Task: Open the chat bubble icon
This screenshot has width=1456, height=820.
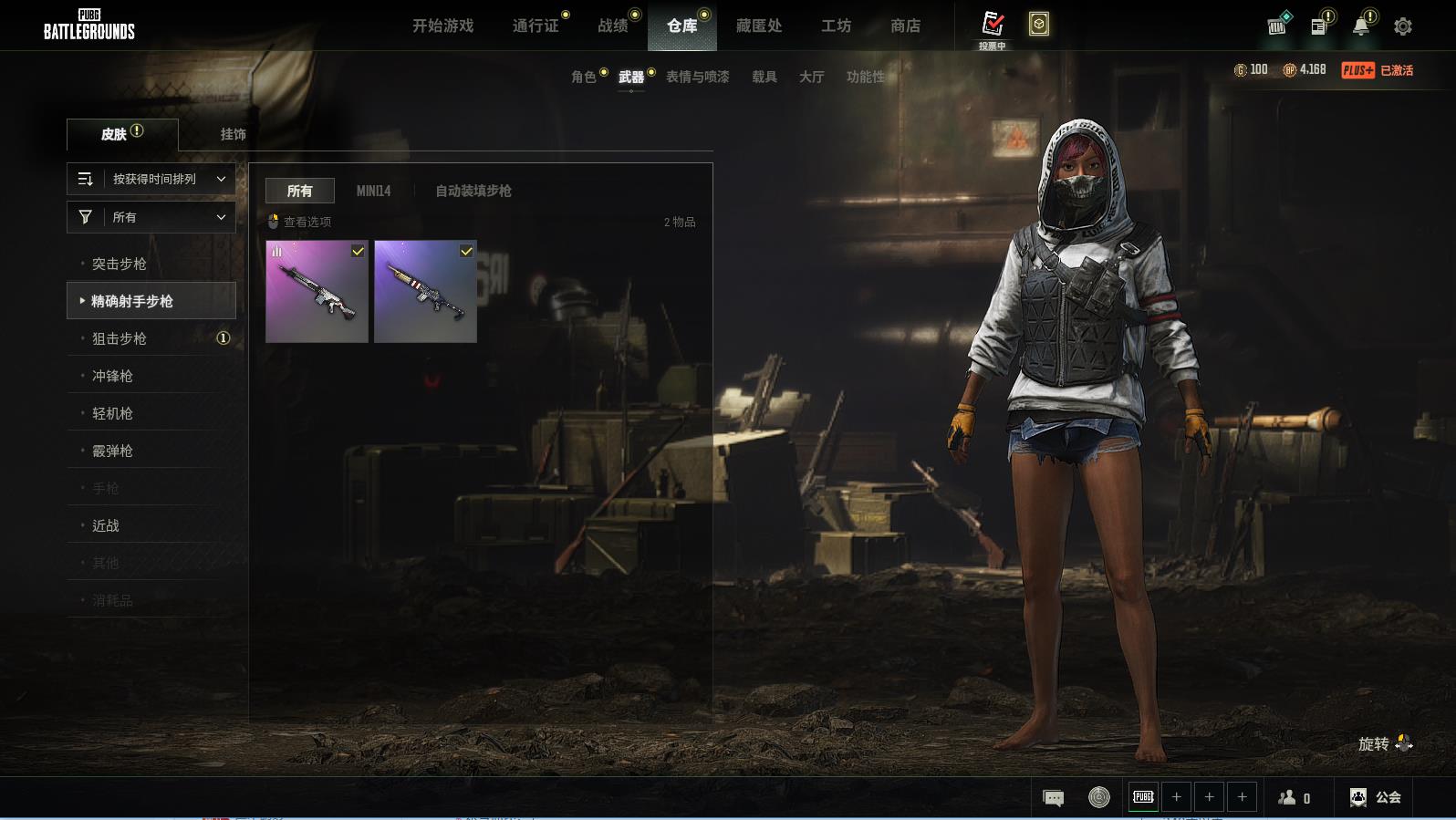Action: click(x=1053, y=798)
